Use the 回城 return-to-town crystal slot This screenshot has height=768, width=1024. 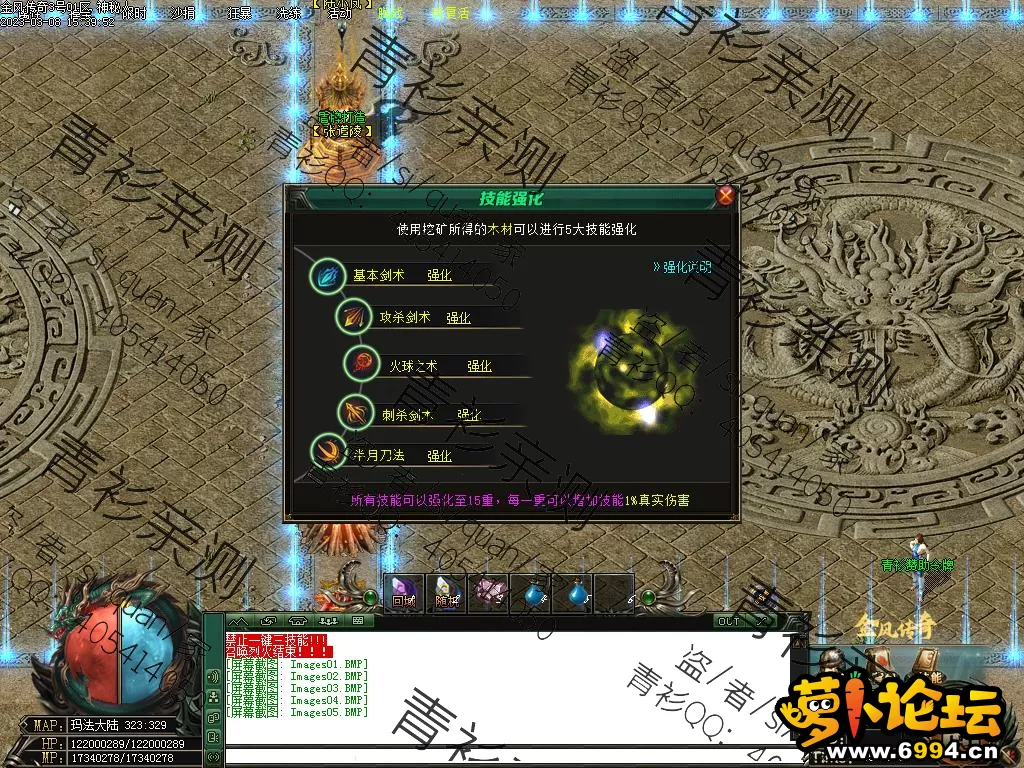pyautogui.click(x=404, y=592)
